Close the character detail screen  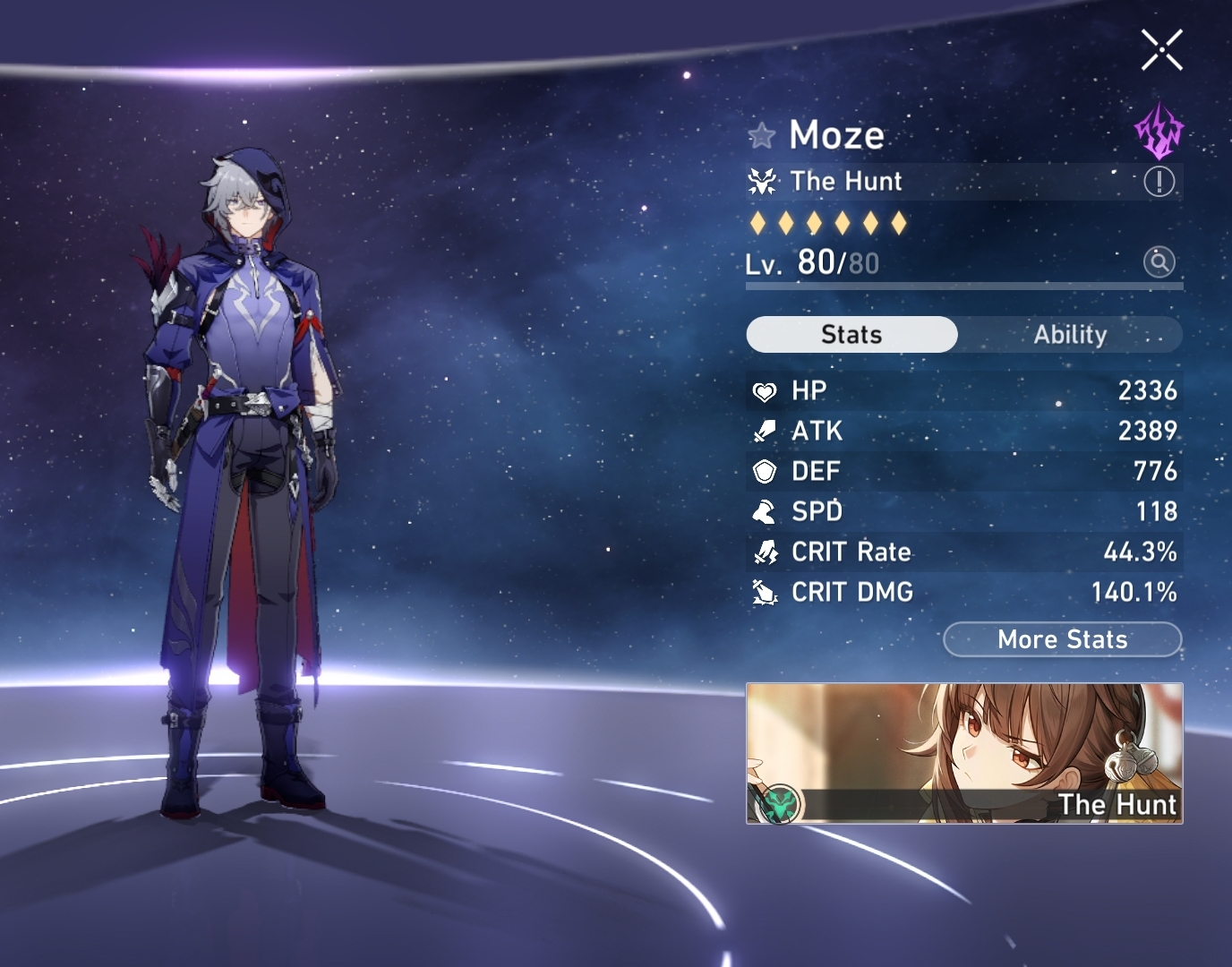click(x=1161, y=49)
